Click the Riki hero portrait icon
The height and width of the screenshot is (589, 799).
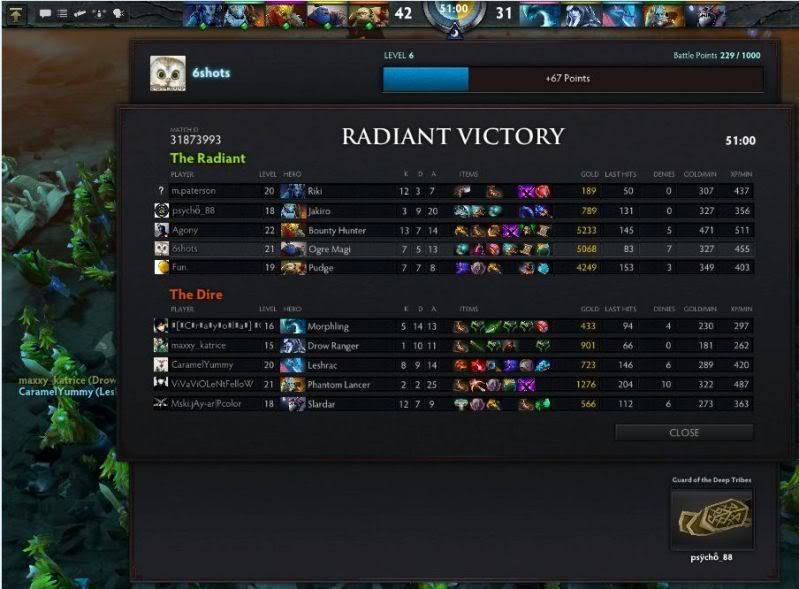tap(293, 191)
